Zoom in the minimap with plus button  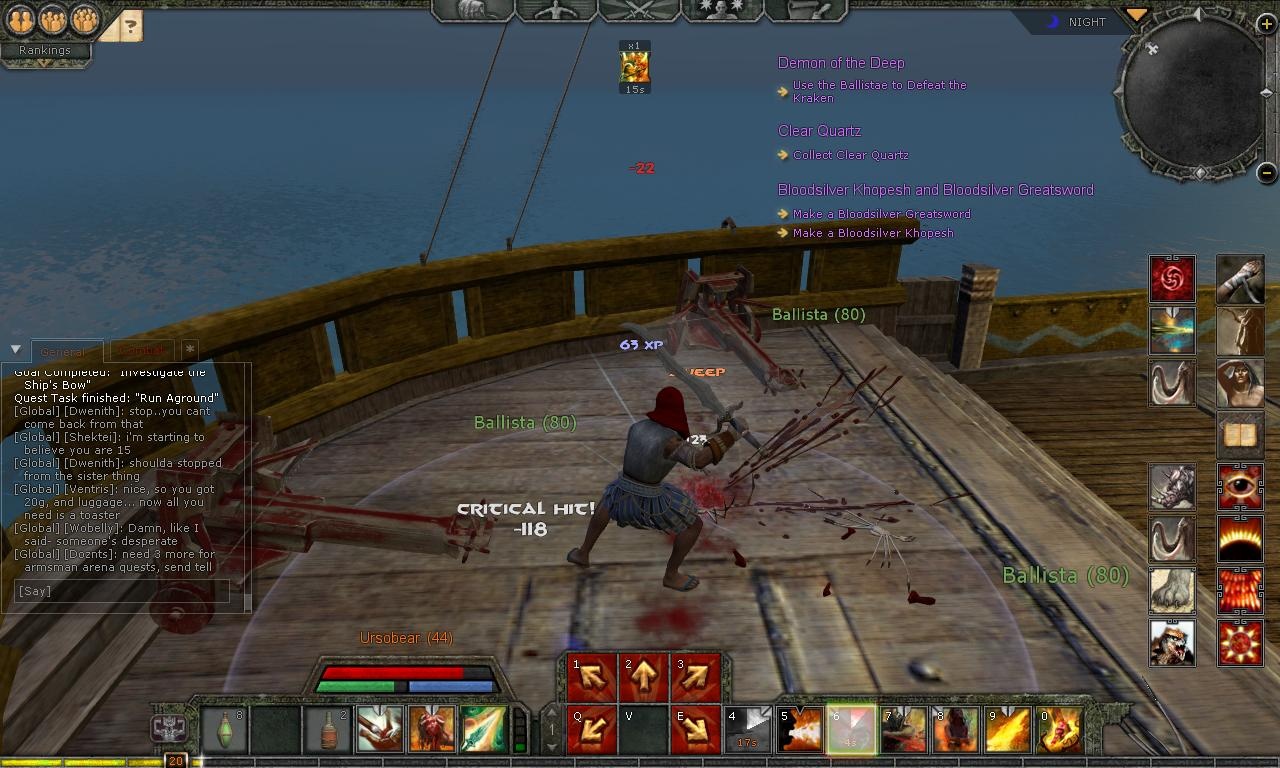pyautogui.click(x=1267, y=23)
